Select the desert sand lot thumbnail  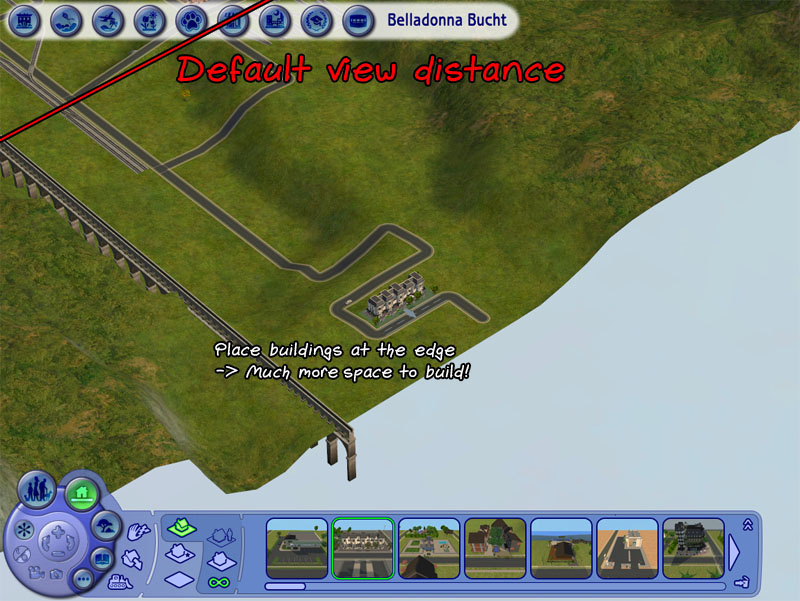[x=627, y=548]
